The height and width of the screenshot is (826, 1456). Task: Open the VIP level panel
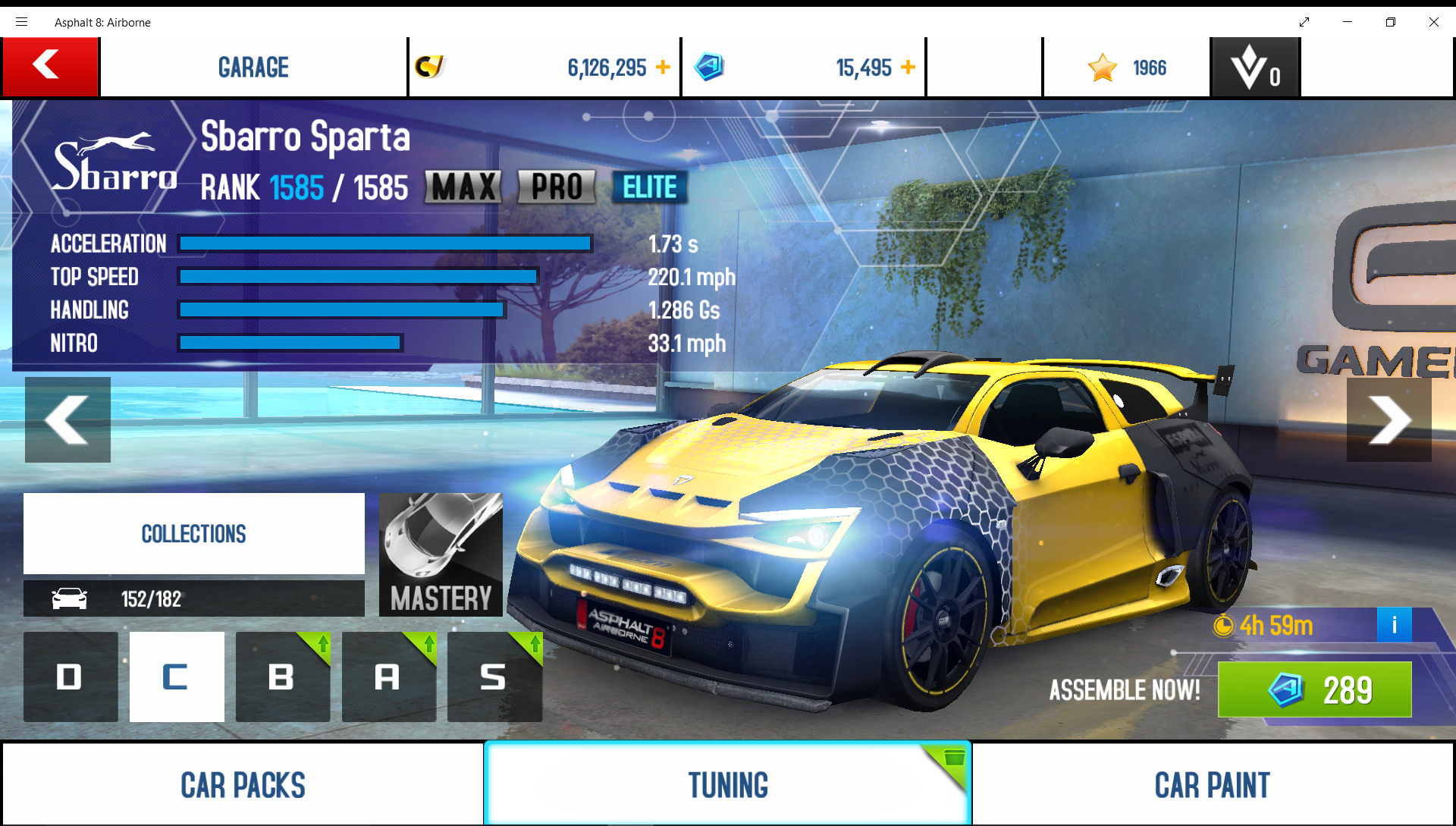coord(1256,68)
